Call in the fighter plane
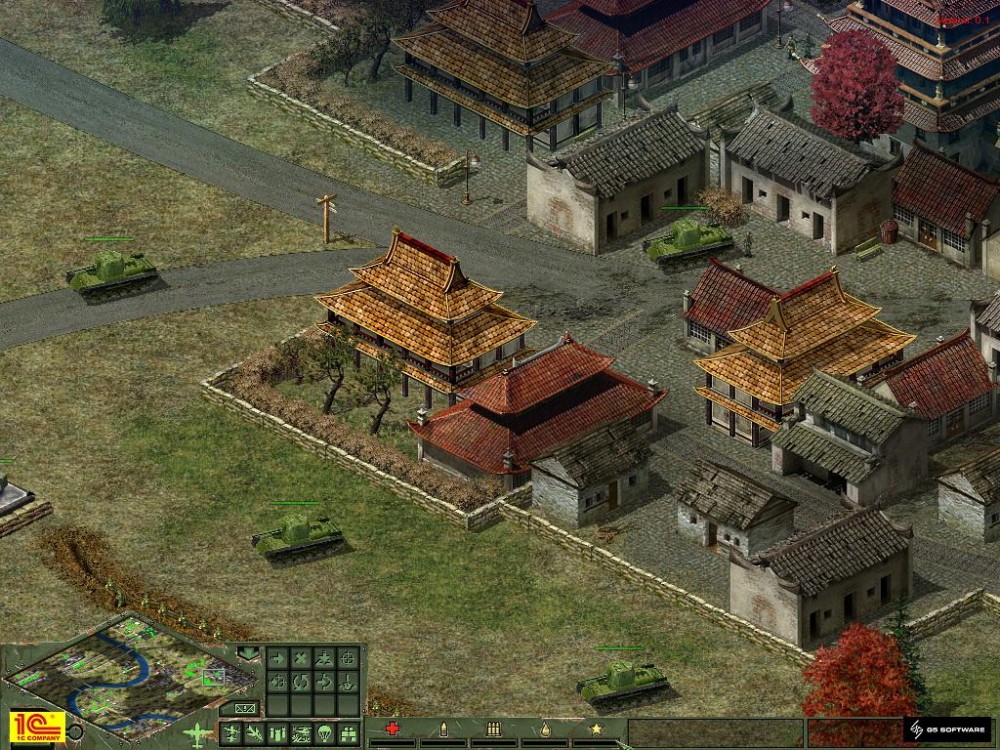The width and height of the screenshot is (1000, 750). pyautogui.click(x=254, y=733)
